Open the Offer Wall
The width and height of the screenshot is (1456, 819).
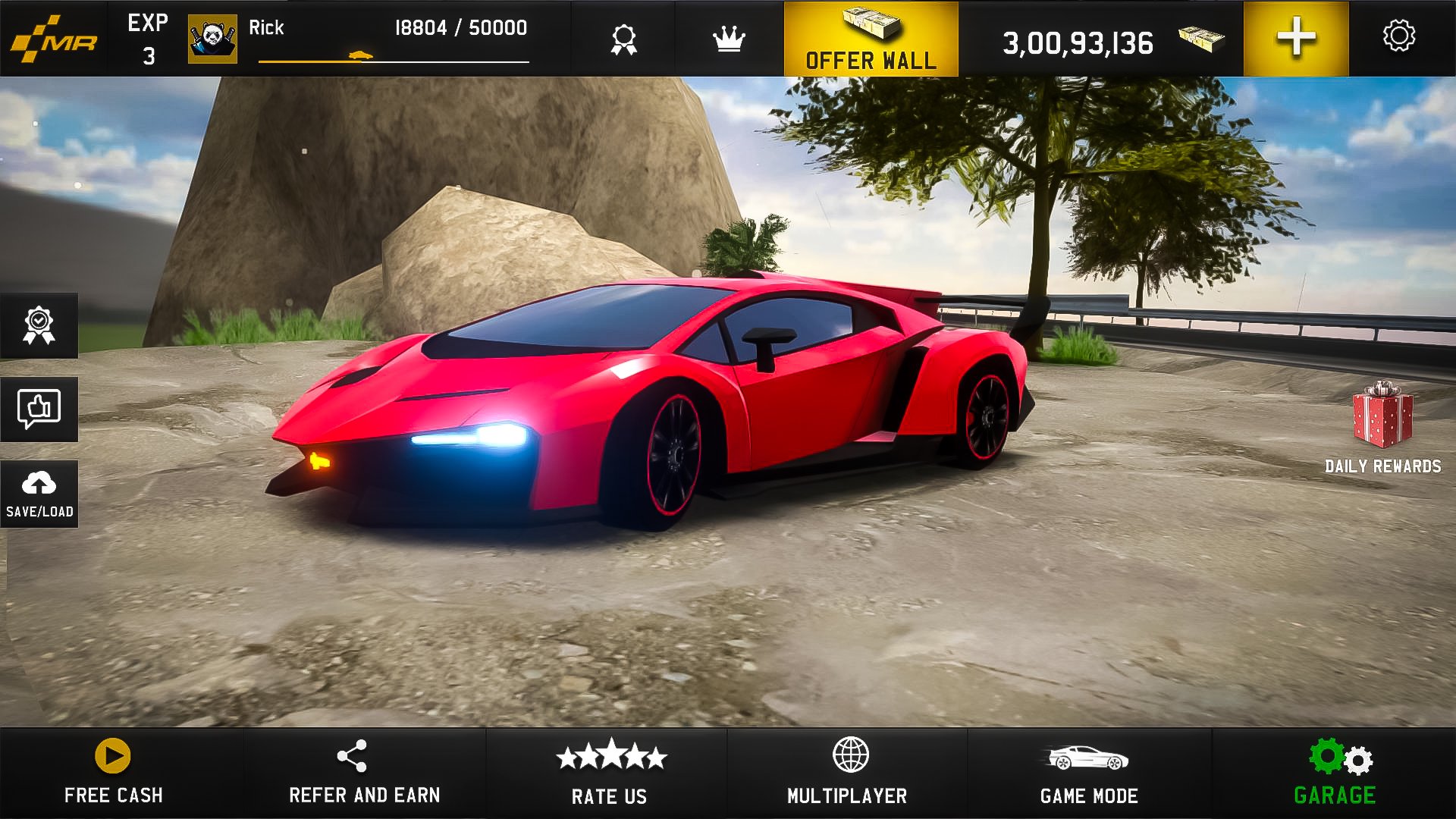point(869,38)
